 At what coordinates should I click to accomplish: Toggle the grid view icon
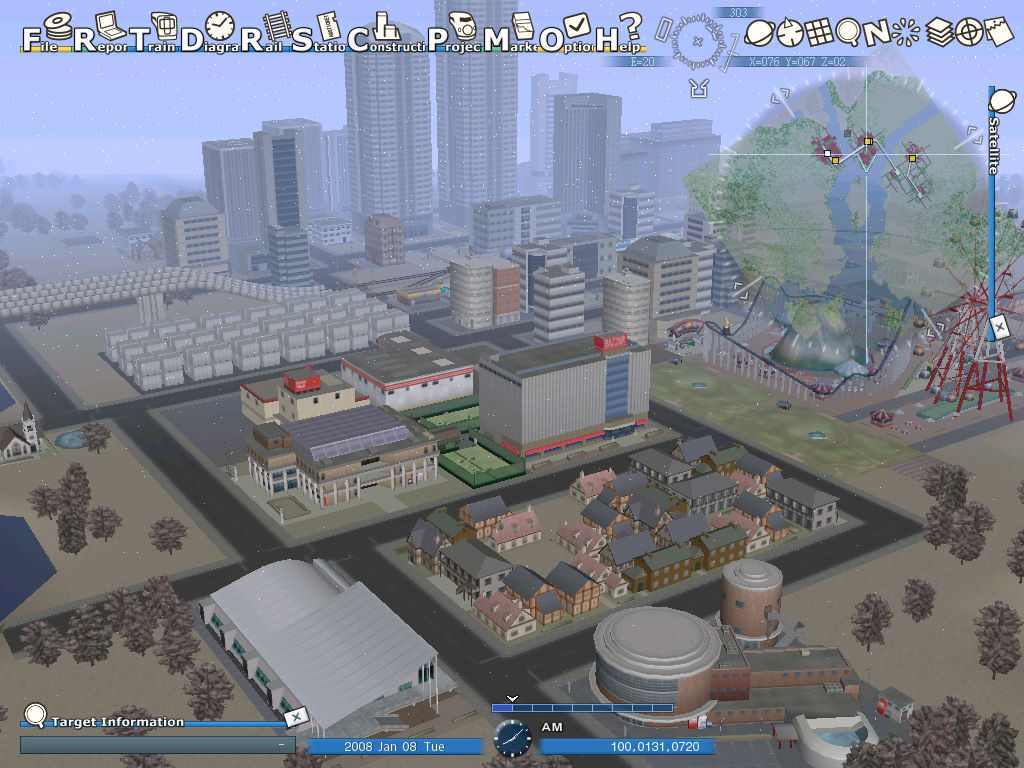point(819,33)
